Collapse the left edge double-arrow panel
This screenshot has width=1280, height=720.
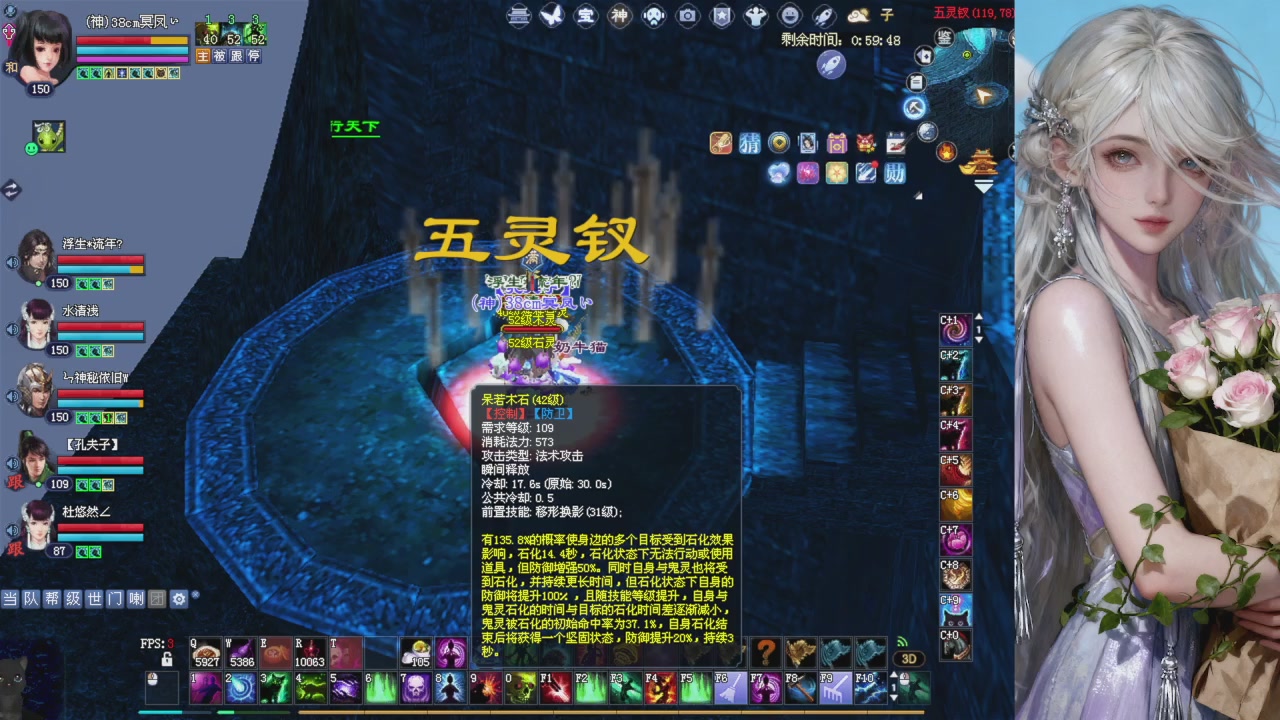[9, 187]
